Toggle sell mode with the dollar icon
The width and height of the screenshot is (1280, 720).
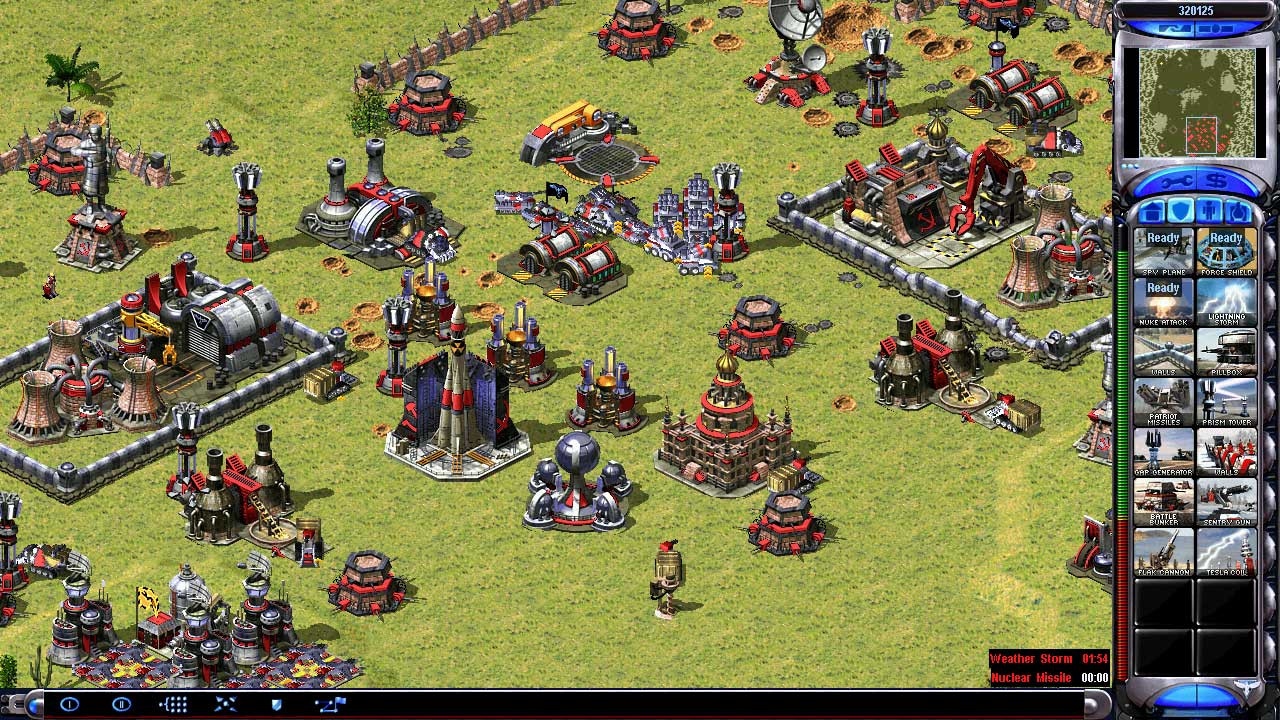(x=1215, y=181)
